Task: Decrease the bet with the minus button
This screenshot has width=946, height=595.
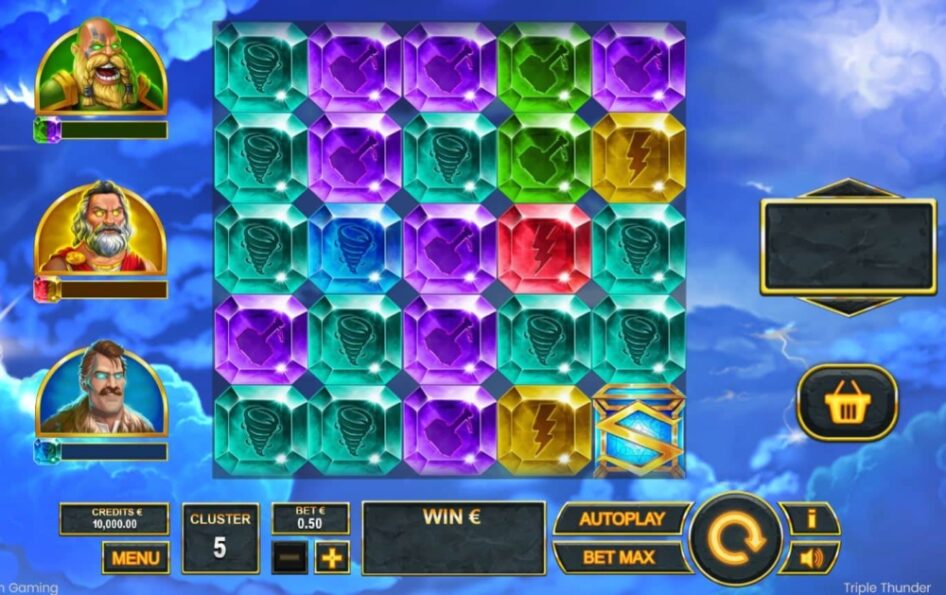Action: 288,558
